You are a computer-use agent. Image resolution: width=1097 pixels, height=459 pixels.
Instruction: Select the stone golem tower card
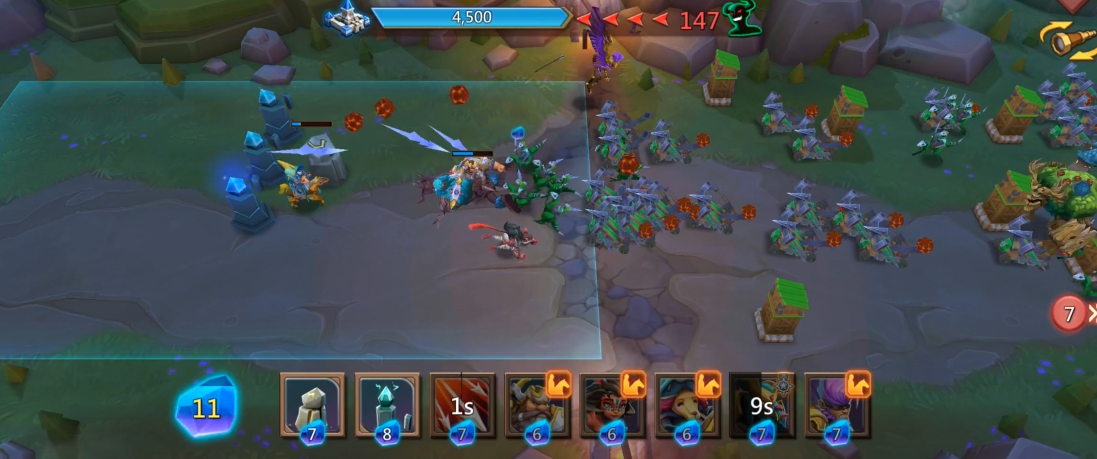click(312, 405)
